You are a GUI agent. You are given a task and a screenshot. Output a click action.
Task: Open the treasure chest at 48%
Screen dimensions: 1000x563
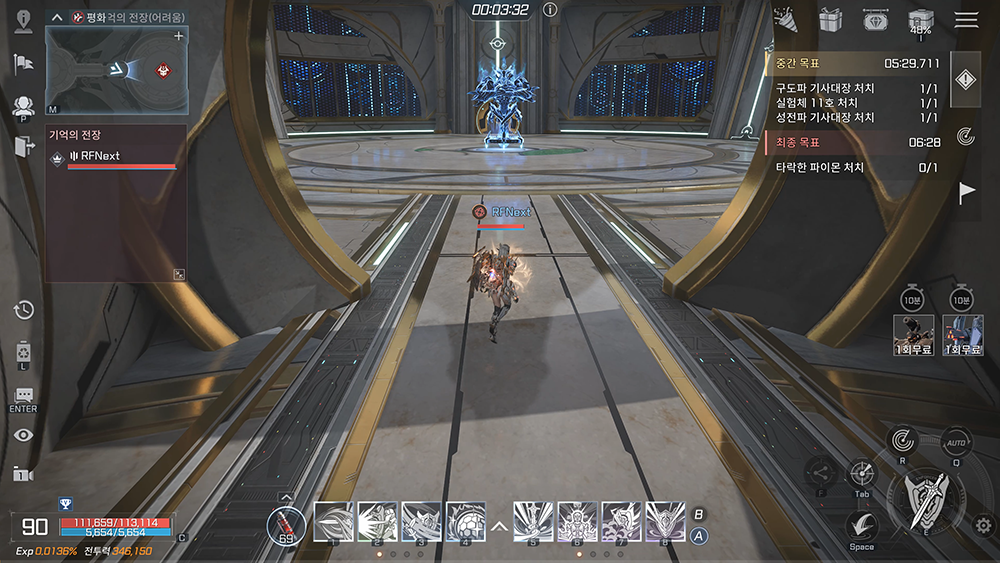[920, 20]
